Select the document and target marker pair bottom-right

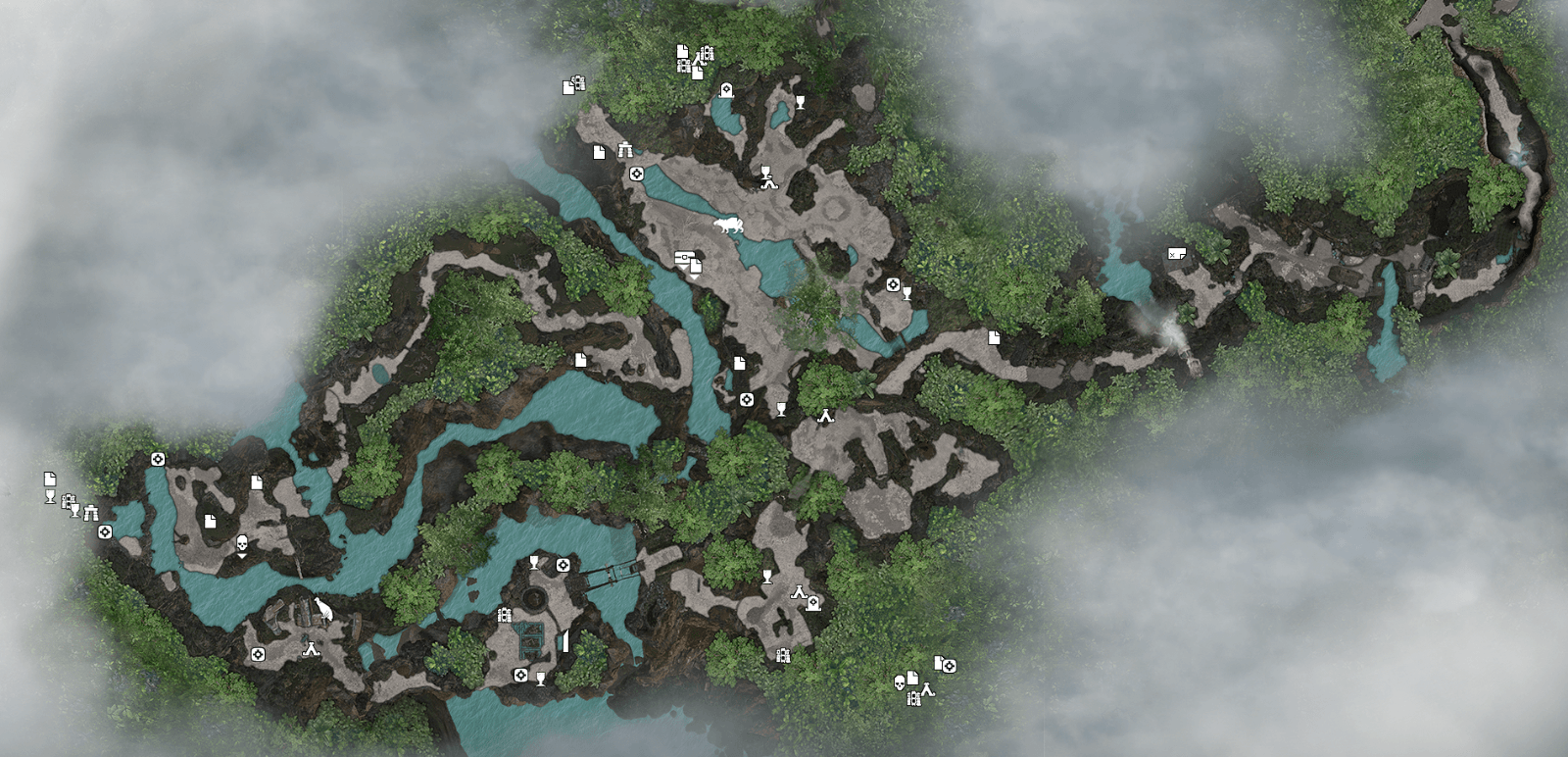946,665
